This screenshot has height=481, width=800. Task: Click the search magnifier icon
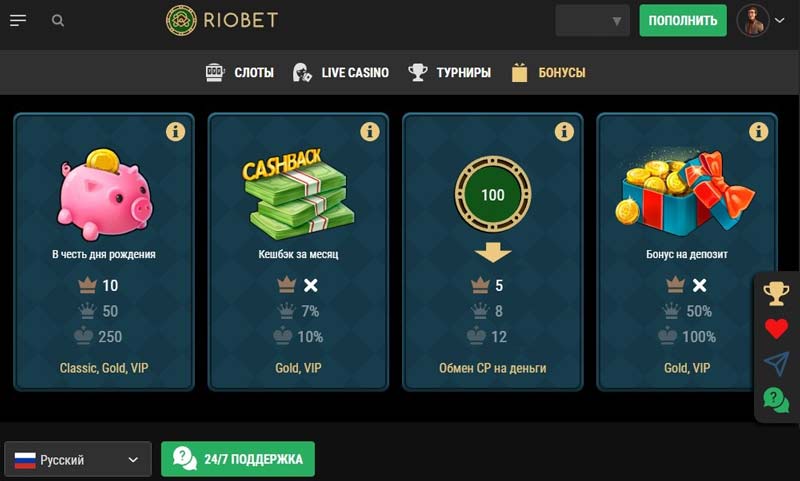pos(58,20)
